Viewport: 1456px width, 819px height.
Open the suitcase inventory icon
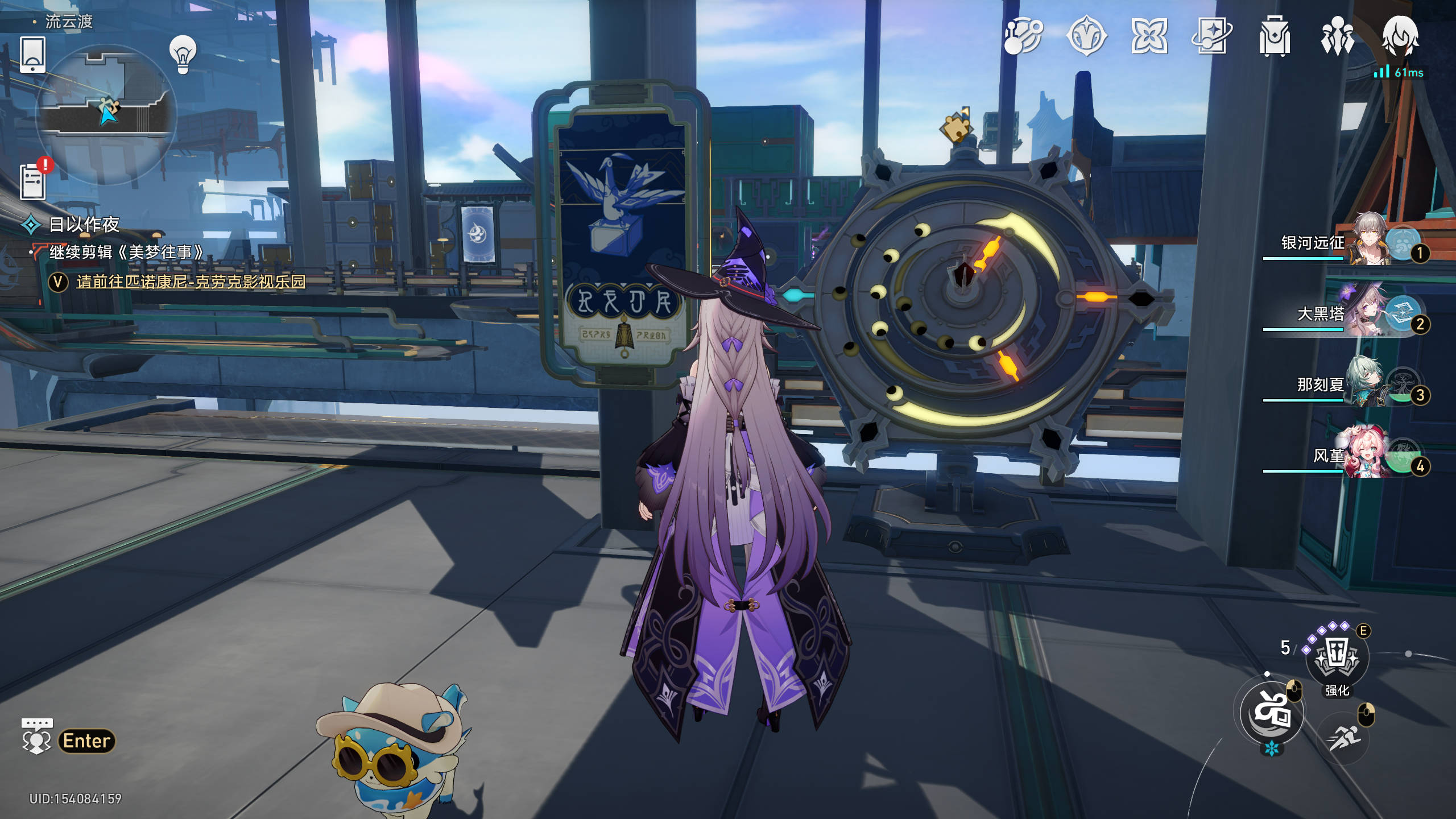point(1274,36)
